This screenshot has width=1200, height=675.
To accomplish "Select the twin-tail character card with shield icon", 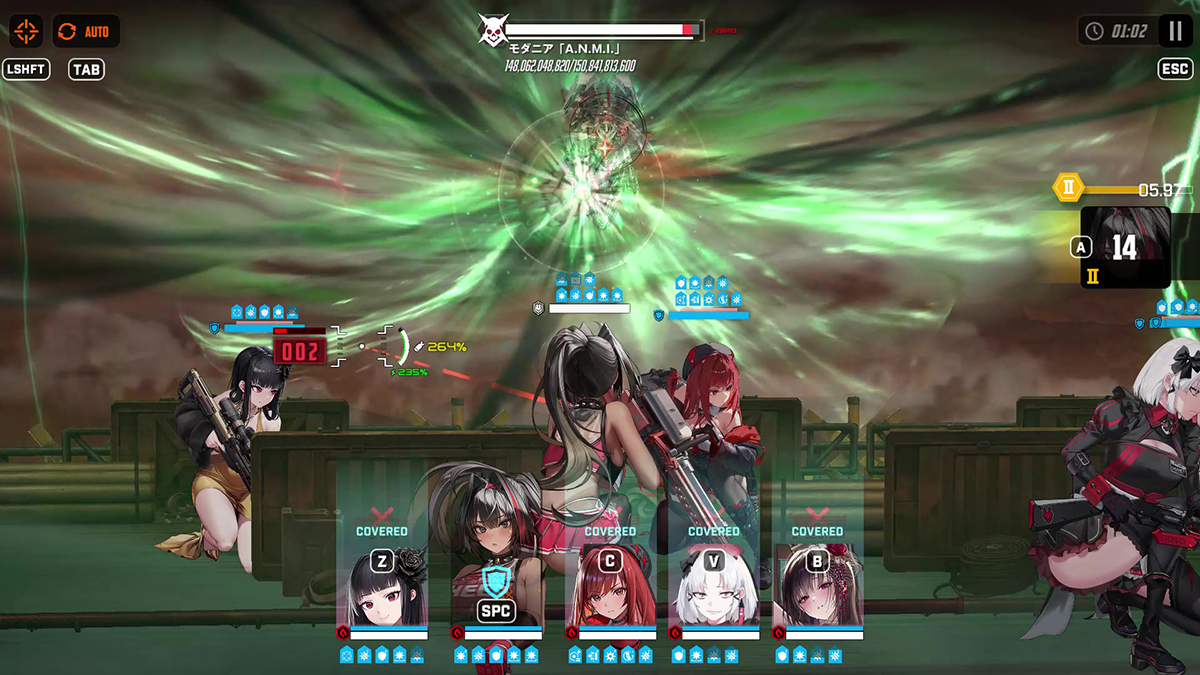I will 497,590.
